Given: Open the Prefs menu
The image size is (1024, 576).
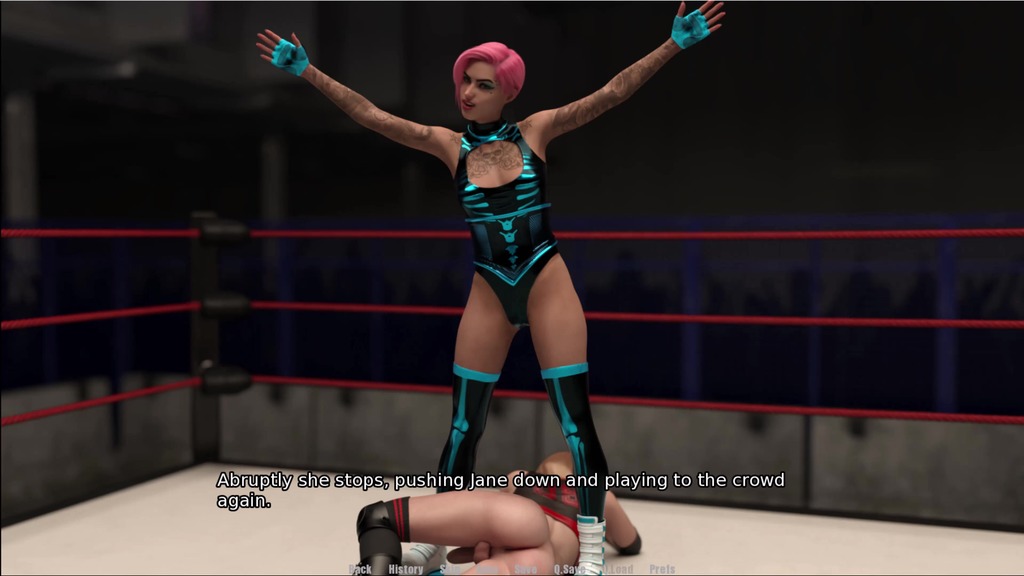Looking at the screenshot, I should click(x=662, y=569).
